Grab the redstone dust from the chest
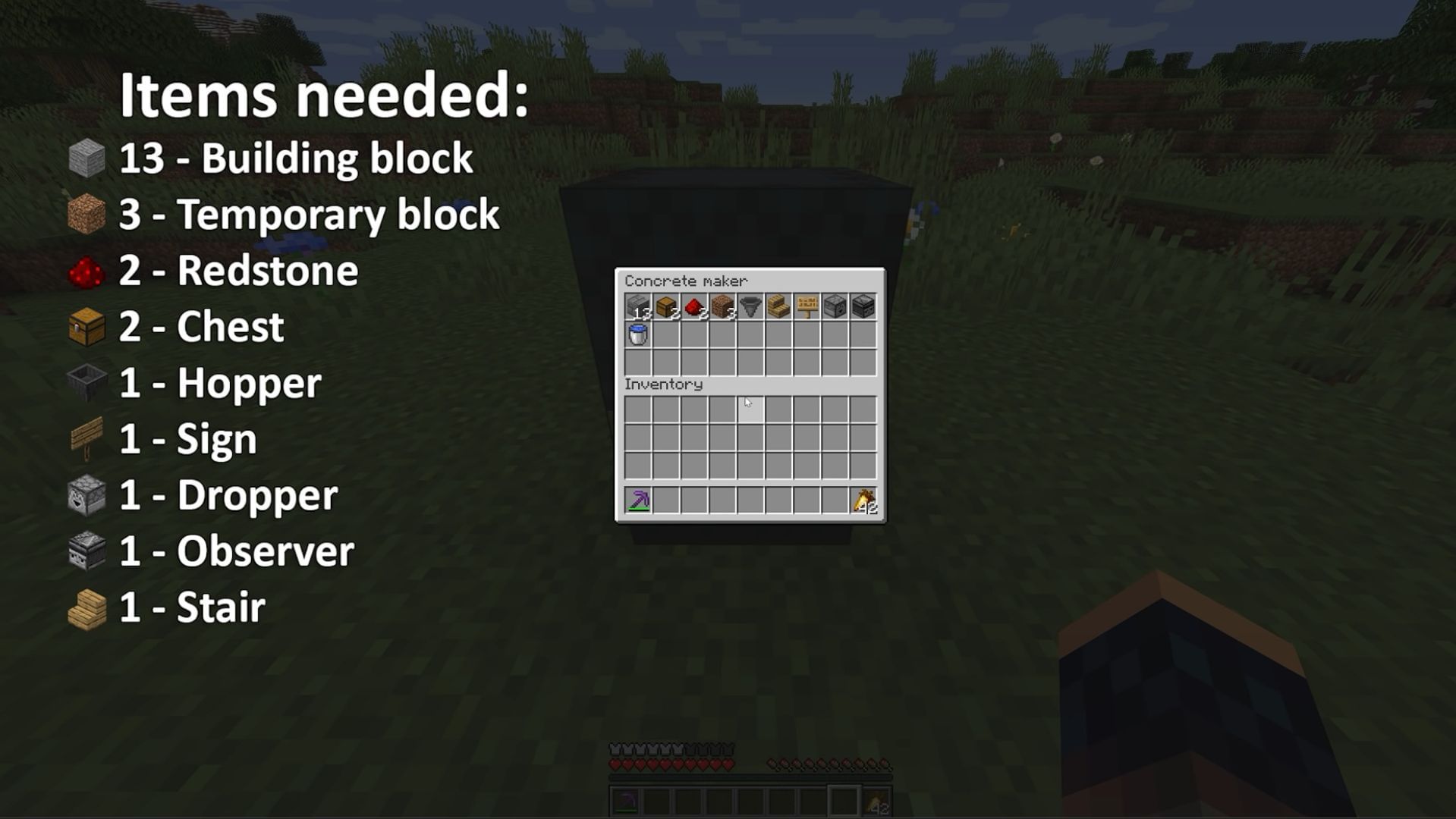This screenshot has height=819, width=1456. pyautogui.click(x=694, y=306)
